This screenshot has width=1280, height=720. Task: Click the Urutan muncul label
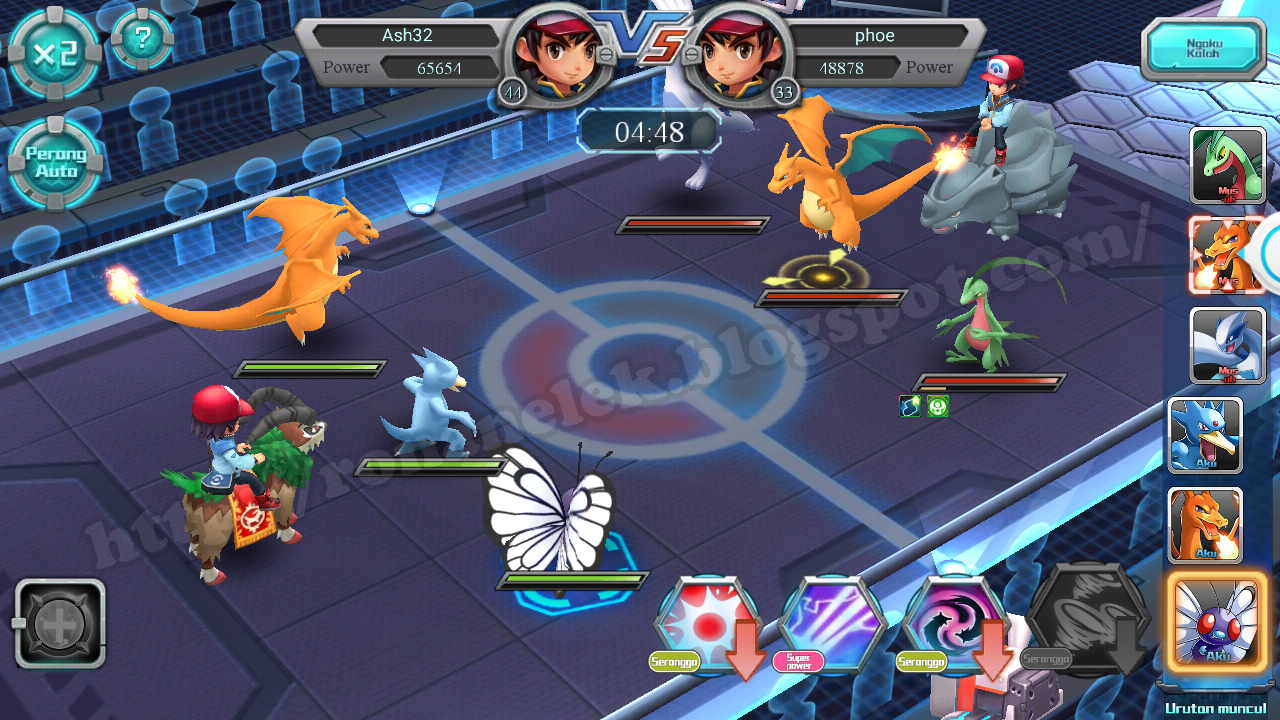coord(1213,707)
